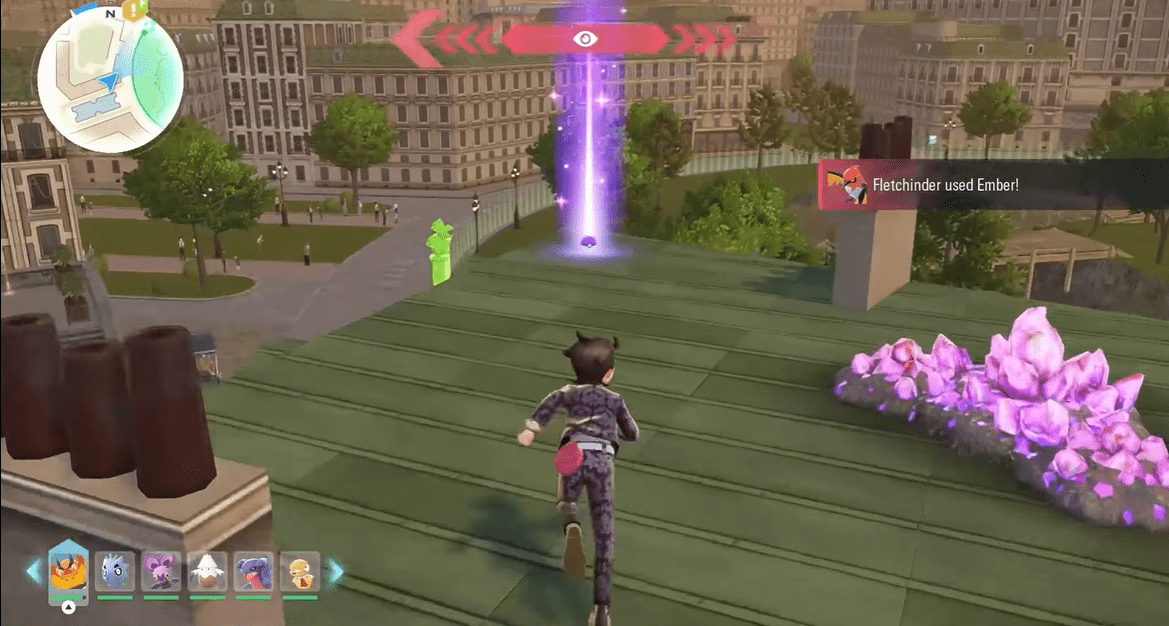Image resolution: width=1169 pixels, height=626 pixels.
Task: Pick the blue Gabite party slot
Action: tap(253, 572)
